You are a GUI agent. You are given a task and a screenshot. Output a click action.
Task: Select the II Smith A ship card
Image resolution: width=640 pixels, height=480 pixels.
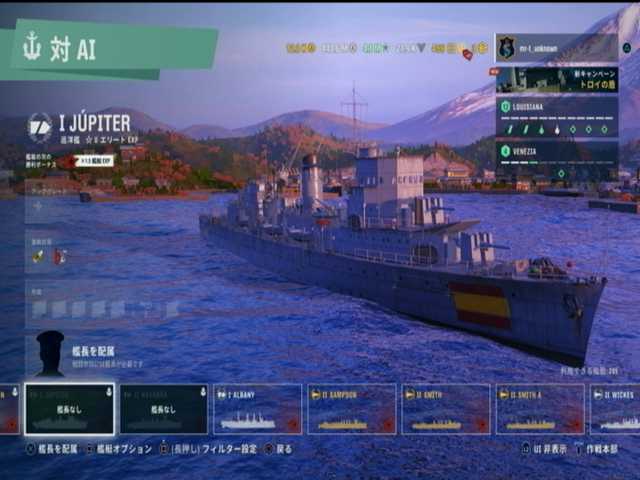pyautogui.click(x=539, y=409)
